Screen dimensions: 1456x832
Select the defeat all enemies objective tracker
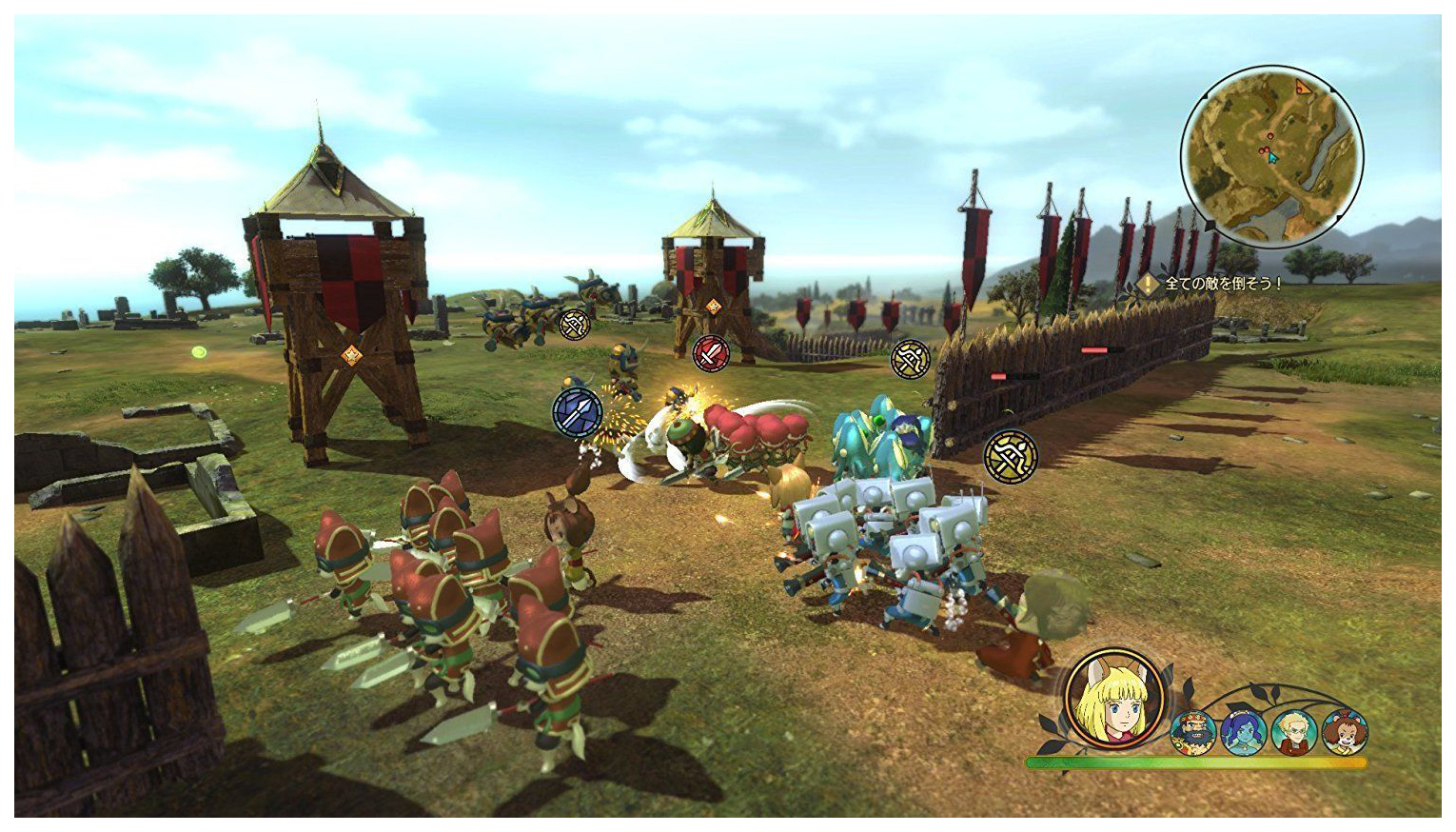tap(1213, 284)
